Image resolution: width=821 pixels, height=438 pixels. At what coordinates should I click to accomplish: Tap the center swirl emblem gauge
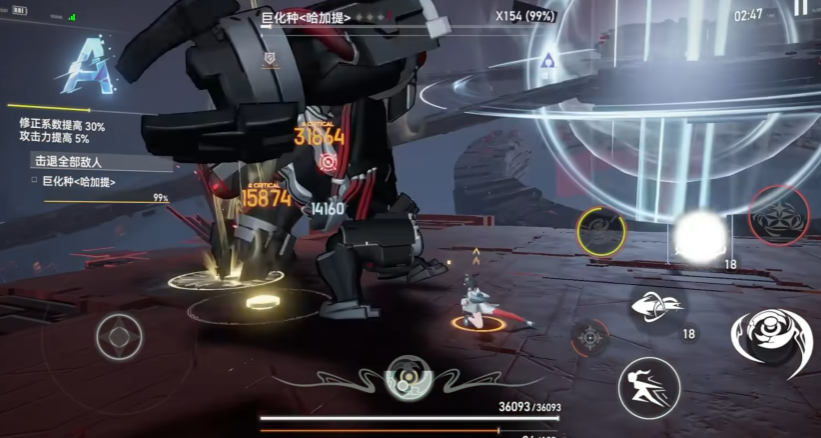click(408, 377)
